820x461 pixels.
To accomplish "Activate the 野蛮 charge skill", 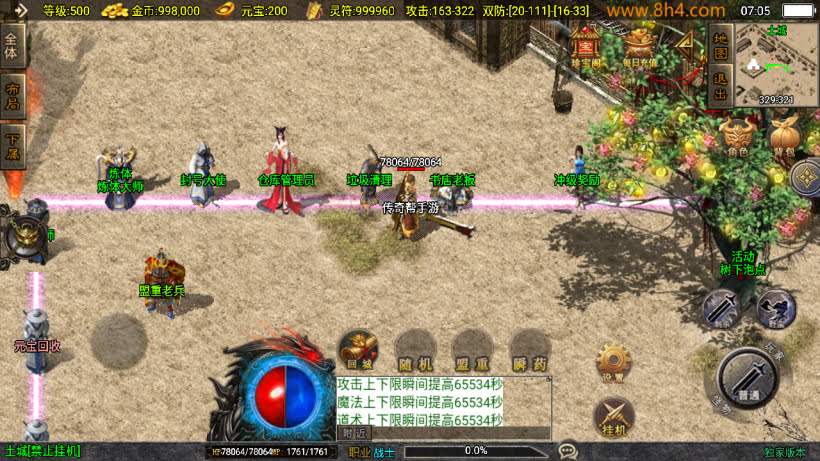I will [x=774, y=309].
